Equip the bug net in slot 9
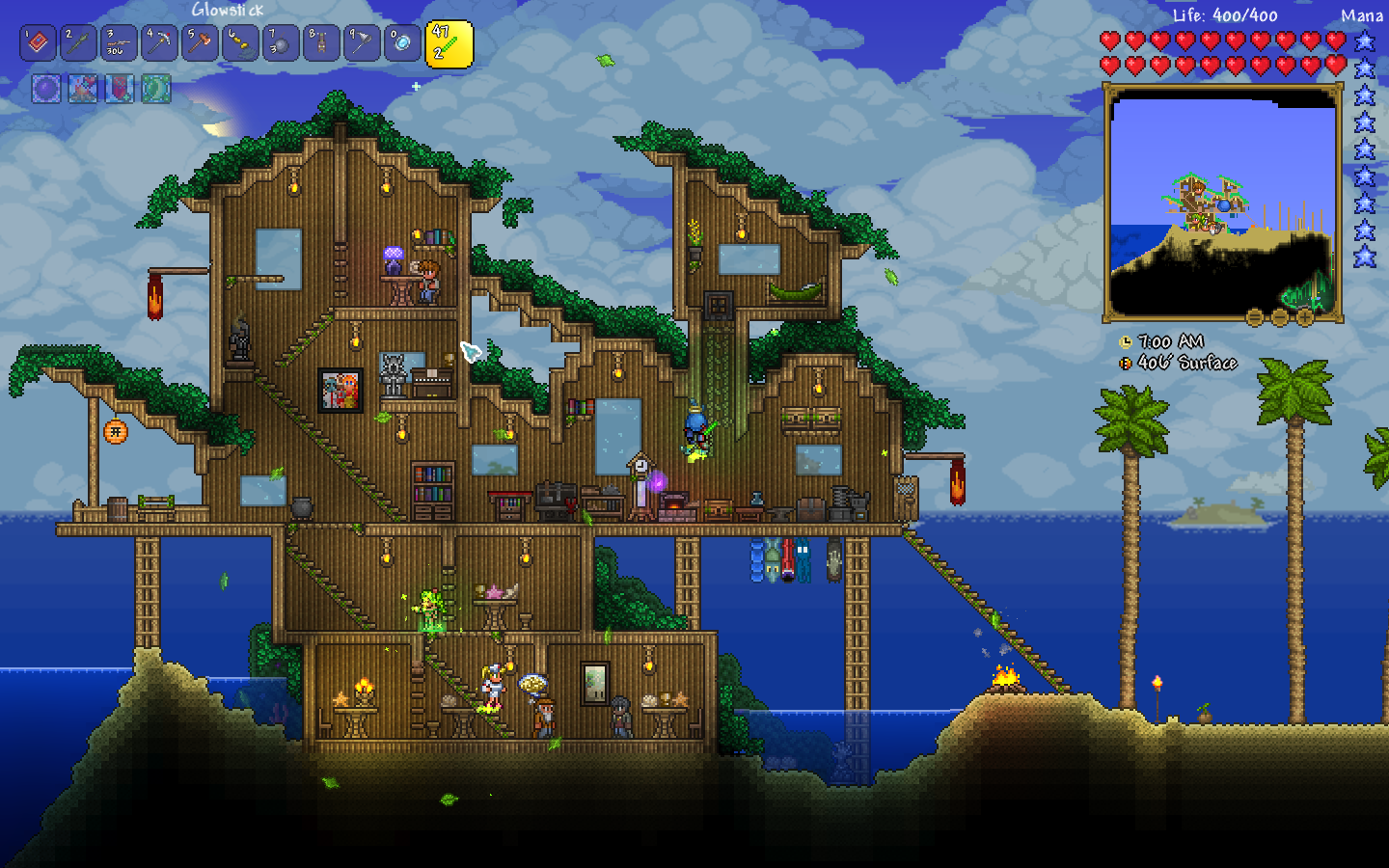The width and height of the screenshot is (1389, 868). 362,43
